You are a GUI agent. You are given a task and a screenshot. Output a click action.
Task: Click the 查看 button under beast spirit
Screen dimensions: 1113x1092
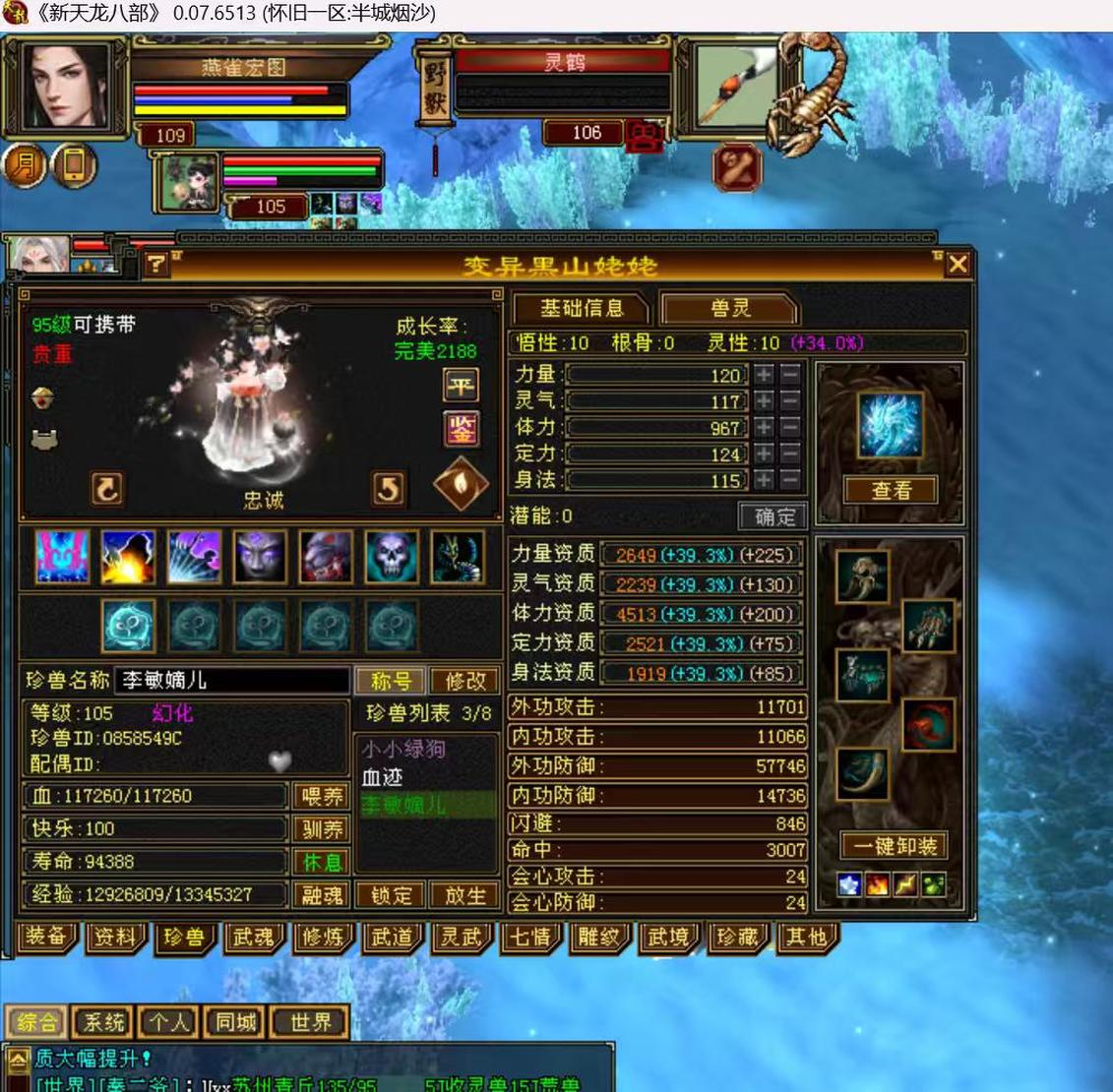click(891, 490)
